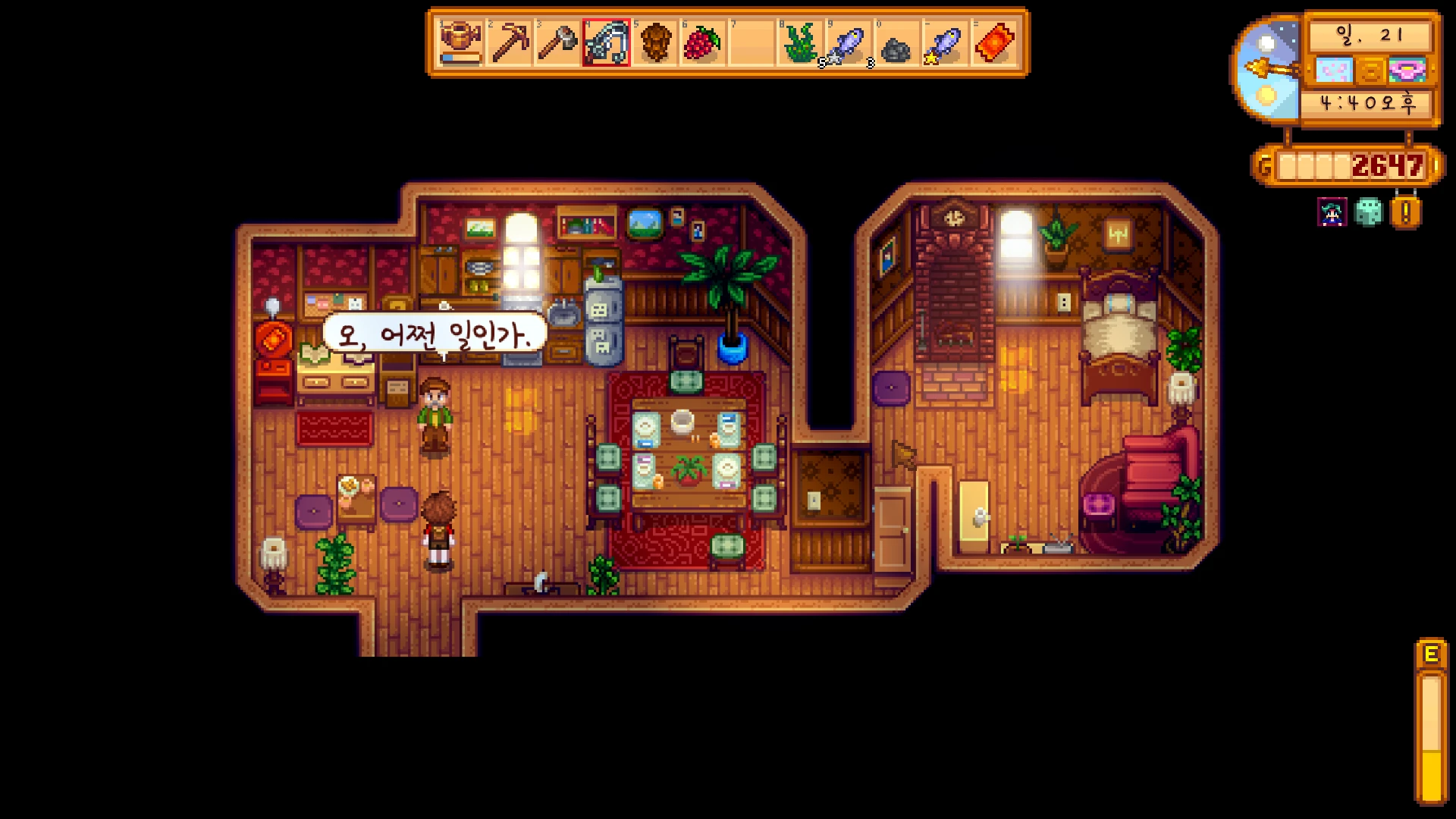Select the red salmonberry slot
1456x819 pixels.
[x=704, y=43]
